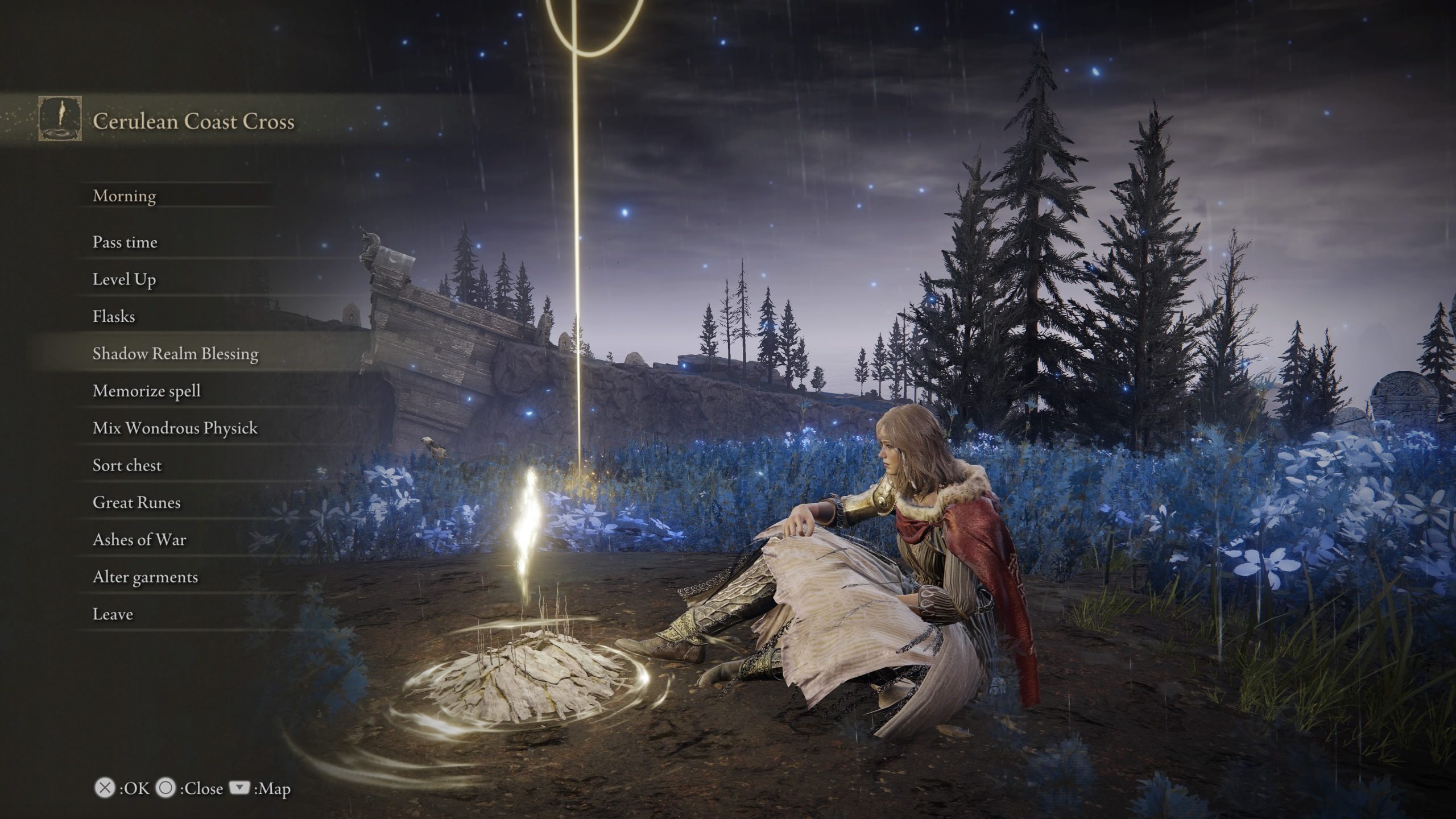Open the Great Runes menu
This screenshot has width=1456, height=819.
pyautogui.click(x=136, y=502)
